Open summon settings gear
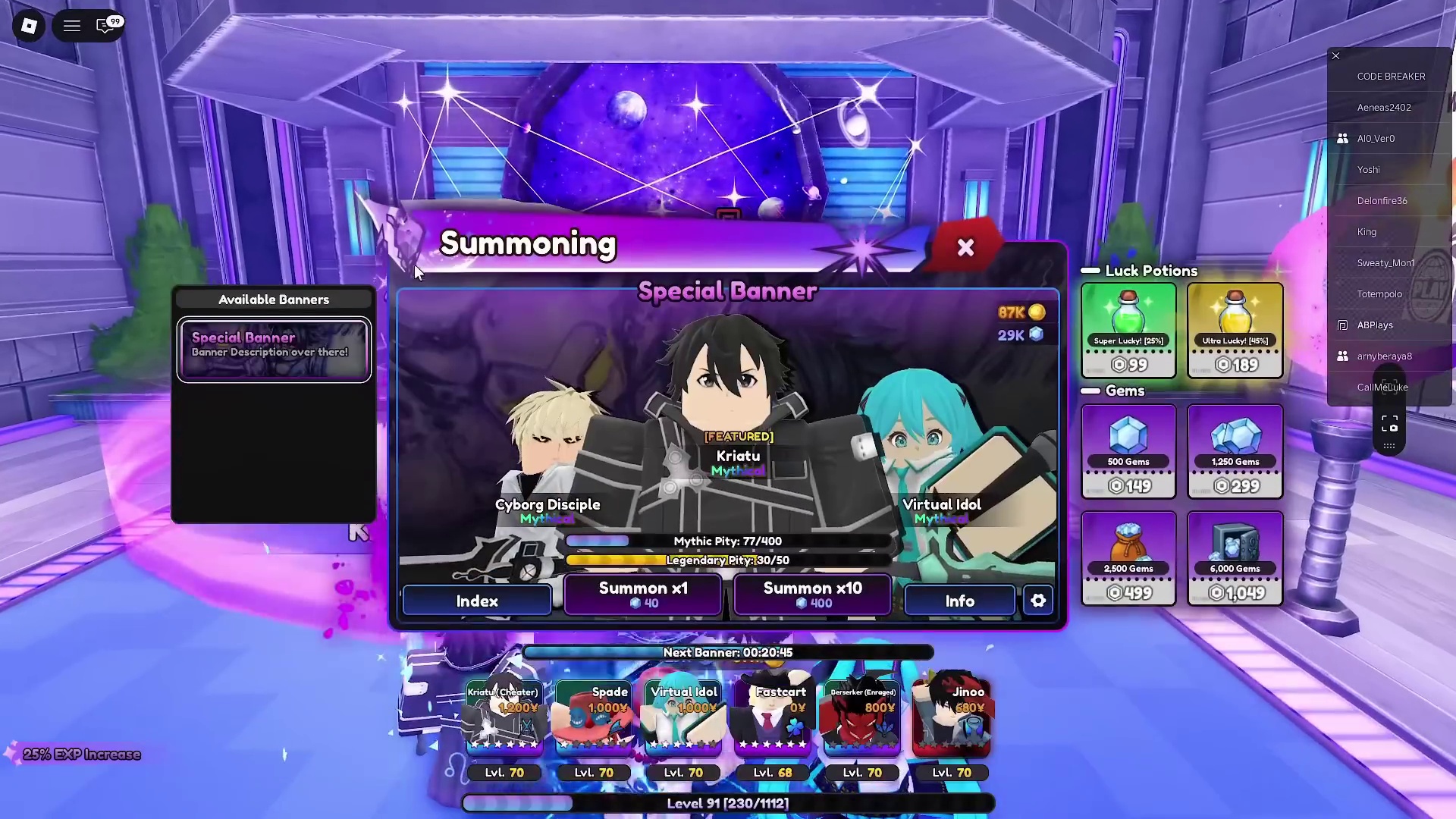Screen dimensions: 1456x819 (x=1038, y=601)
